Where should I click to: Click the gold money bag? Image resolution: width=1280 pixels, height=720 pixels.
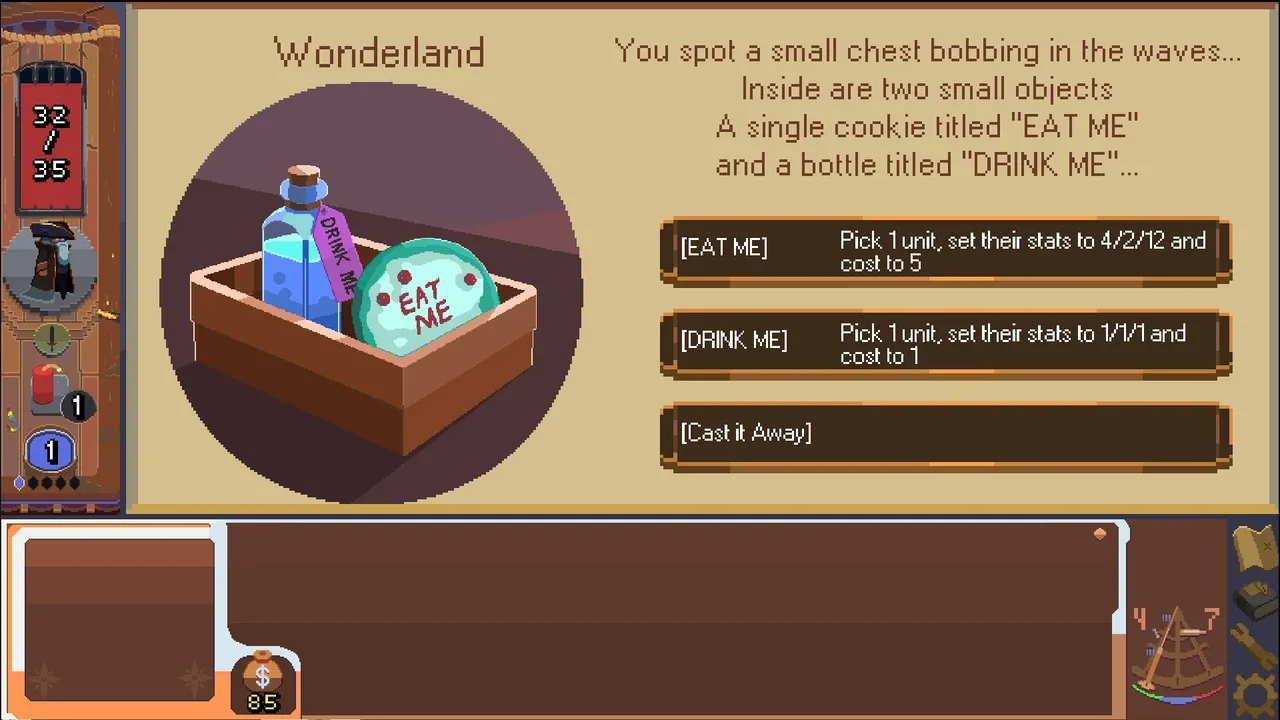tap(263, 682)
